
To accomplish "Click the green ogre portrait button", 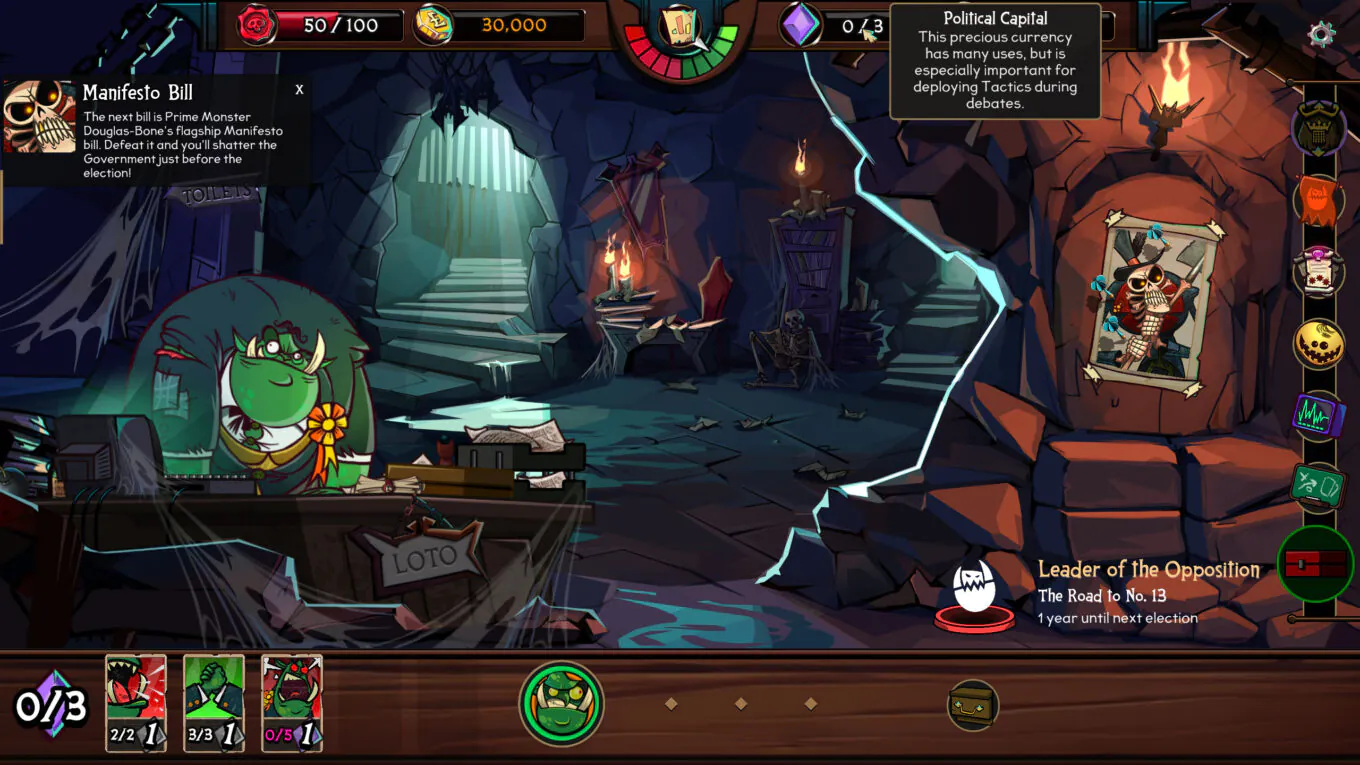I will 561,704.
